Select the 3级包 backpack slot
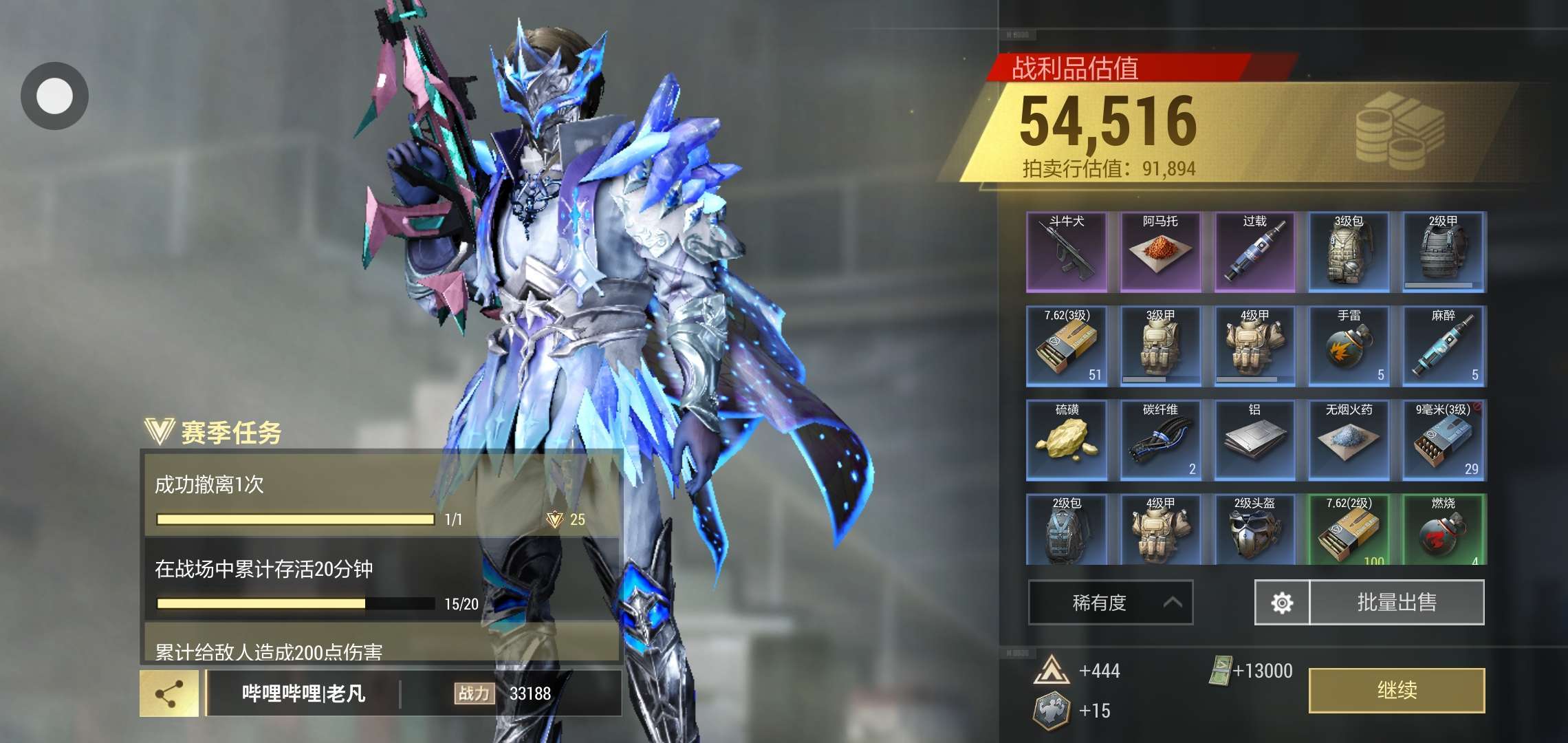This screenshot has width=1568, height=743. pos(1349,252)
